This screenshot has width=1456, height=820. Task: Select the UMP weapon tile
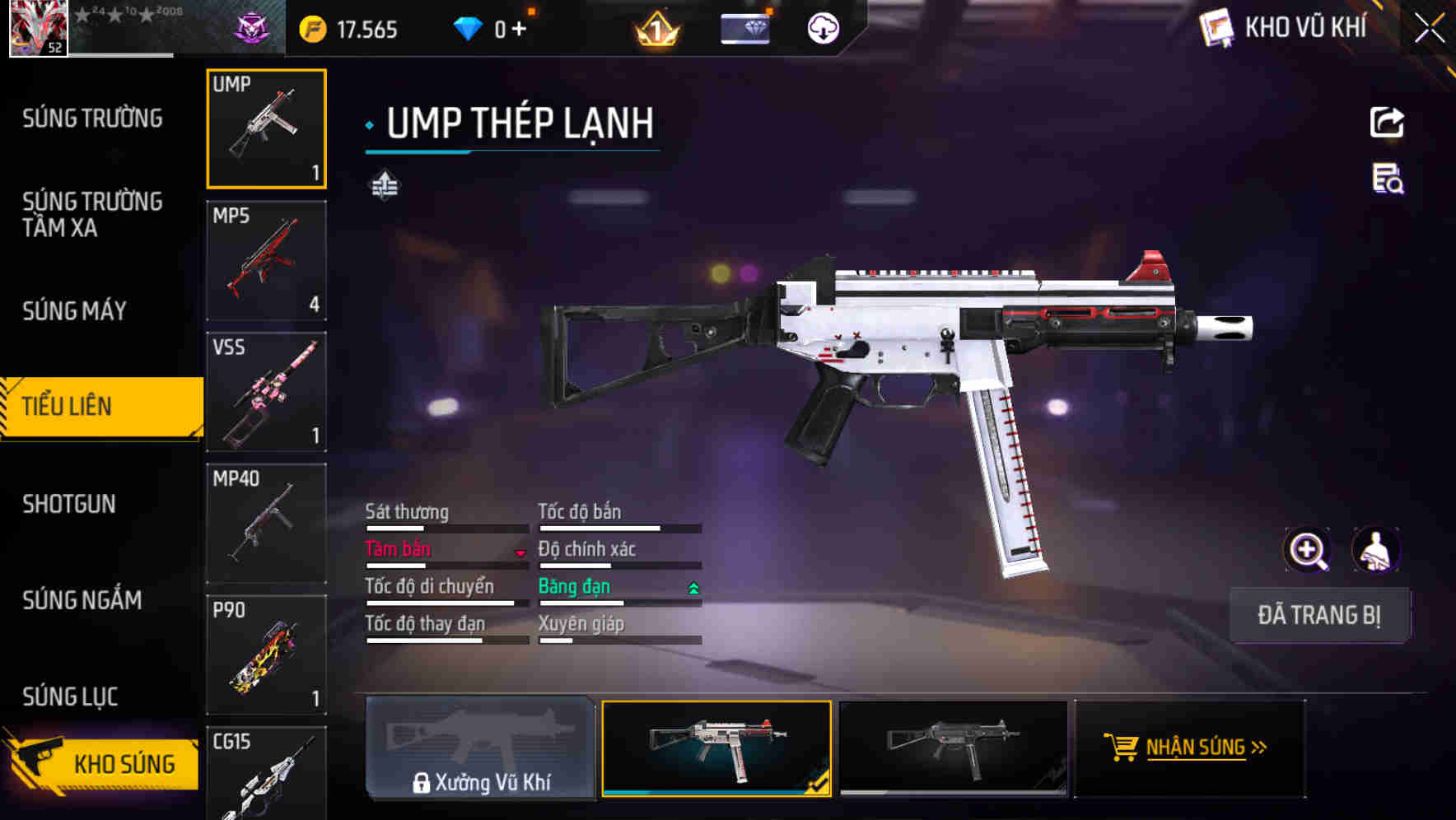pos(266,128)
